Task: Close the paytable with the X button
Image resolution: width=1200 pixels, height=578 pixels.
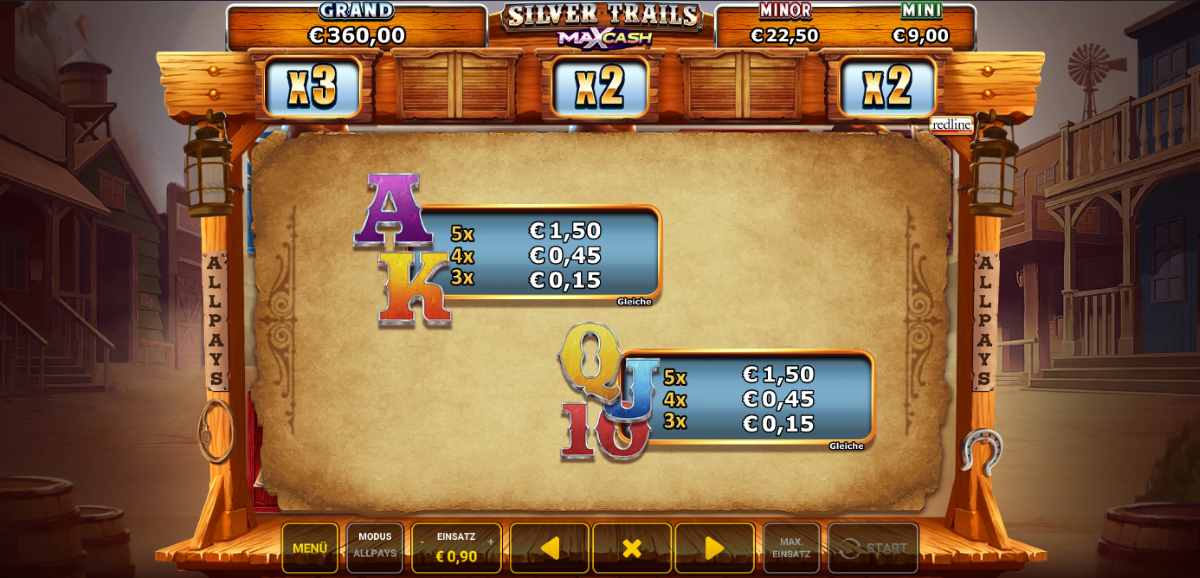Action: (631, 548)
